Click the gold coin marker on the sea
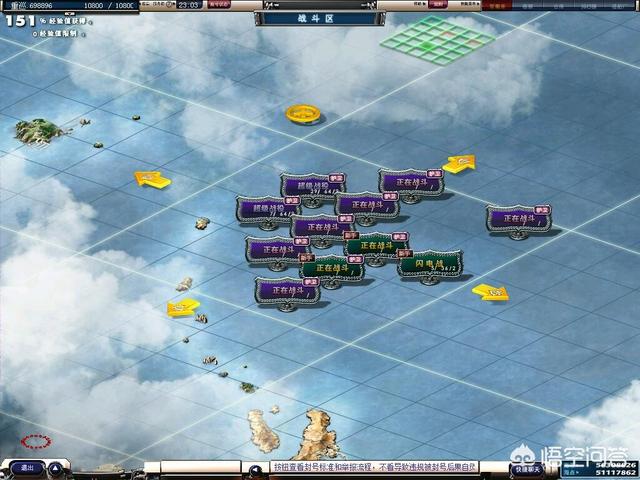This screenshot has height=480, width=640. pos(301,114)
